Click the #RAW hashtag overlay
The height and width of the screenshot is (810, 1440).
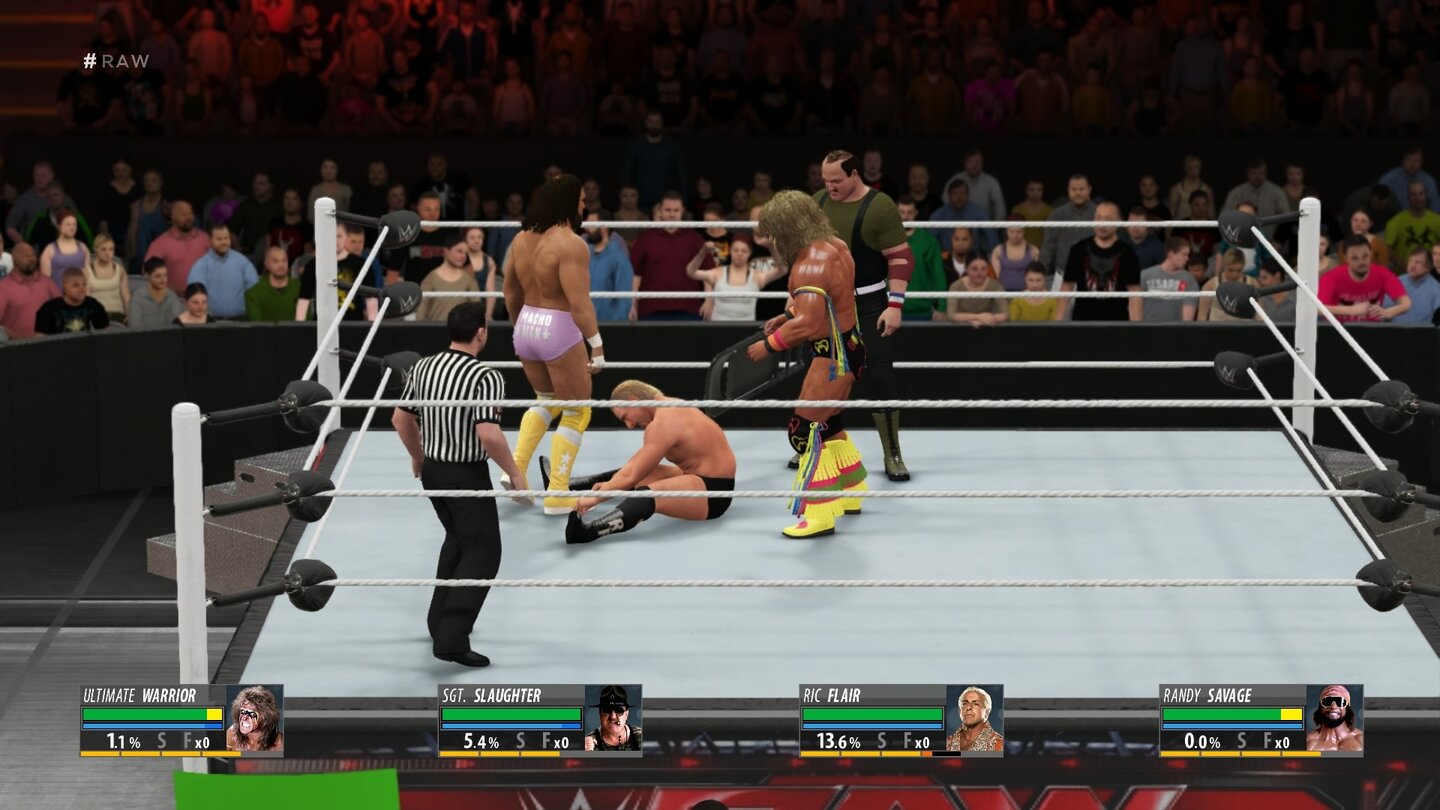pyautogui.click(x=117, y=61)
